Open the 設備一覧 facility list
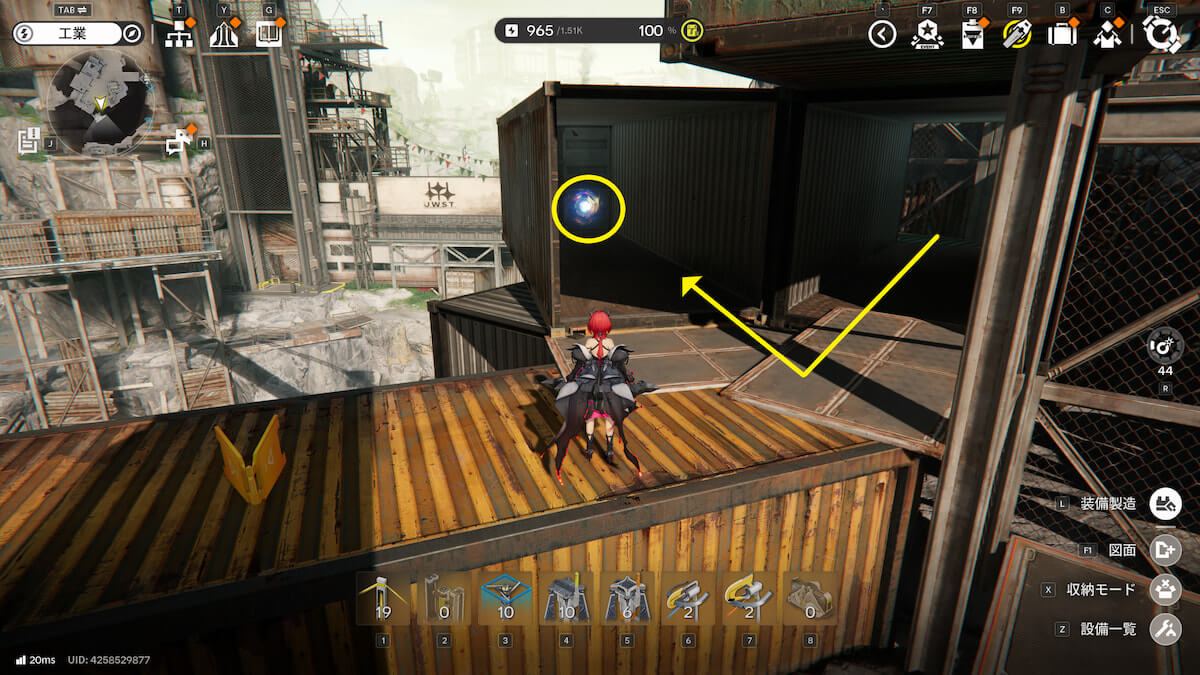The image size is (1200, 675). (1162, 629)
